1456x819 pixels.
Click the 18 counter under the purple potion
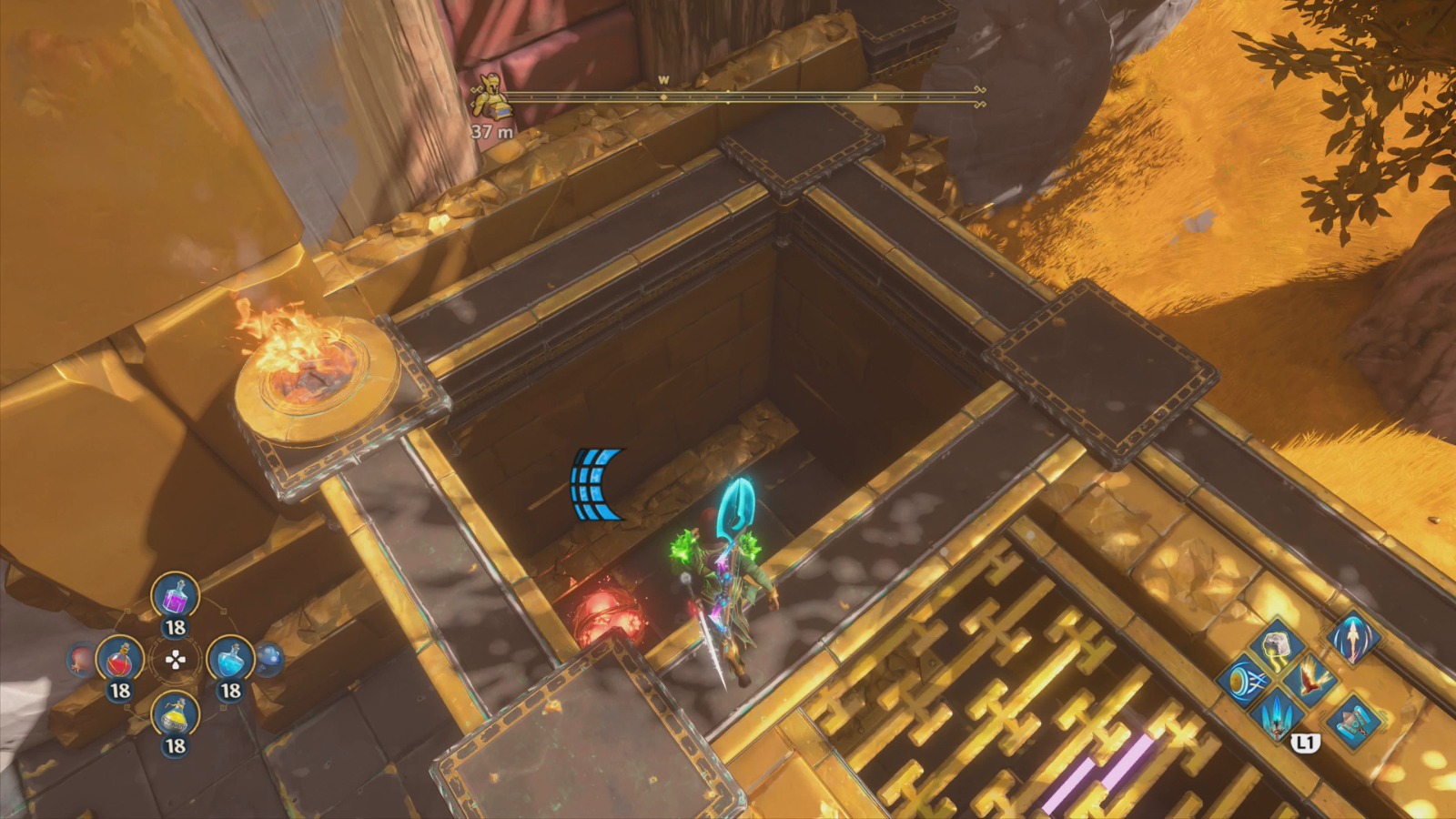175,625
